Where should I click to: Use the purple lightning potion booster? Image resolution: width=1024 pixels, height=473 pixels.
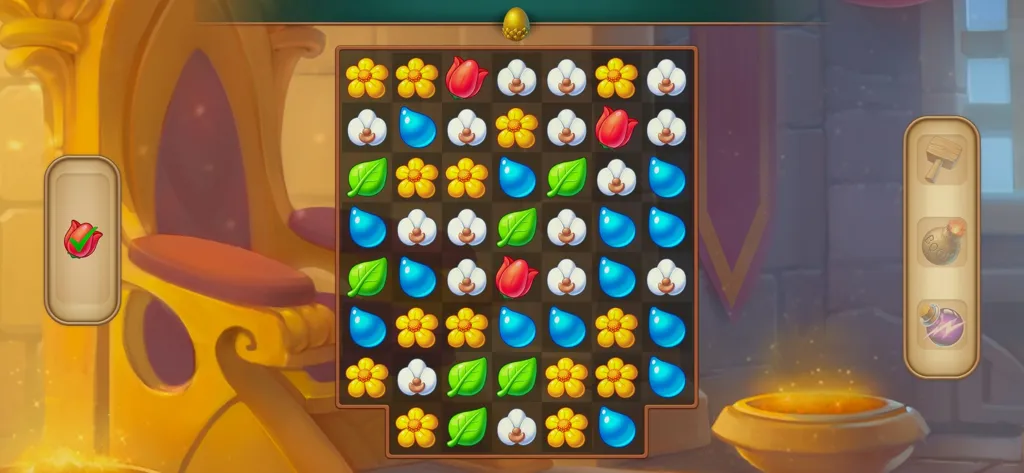coord(941,325)
